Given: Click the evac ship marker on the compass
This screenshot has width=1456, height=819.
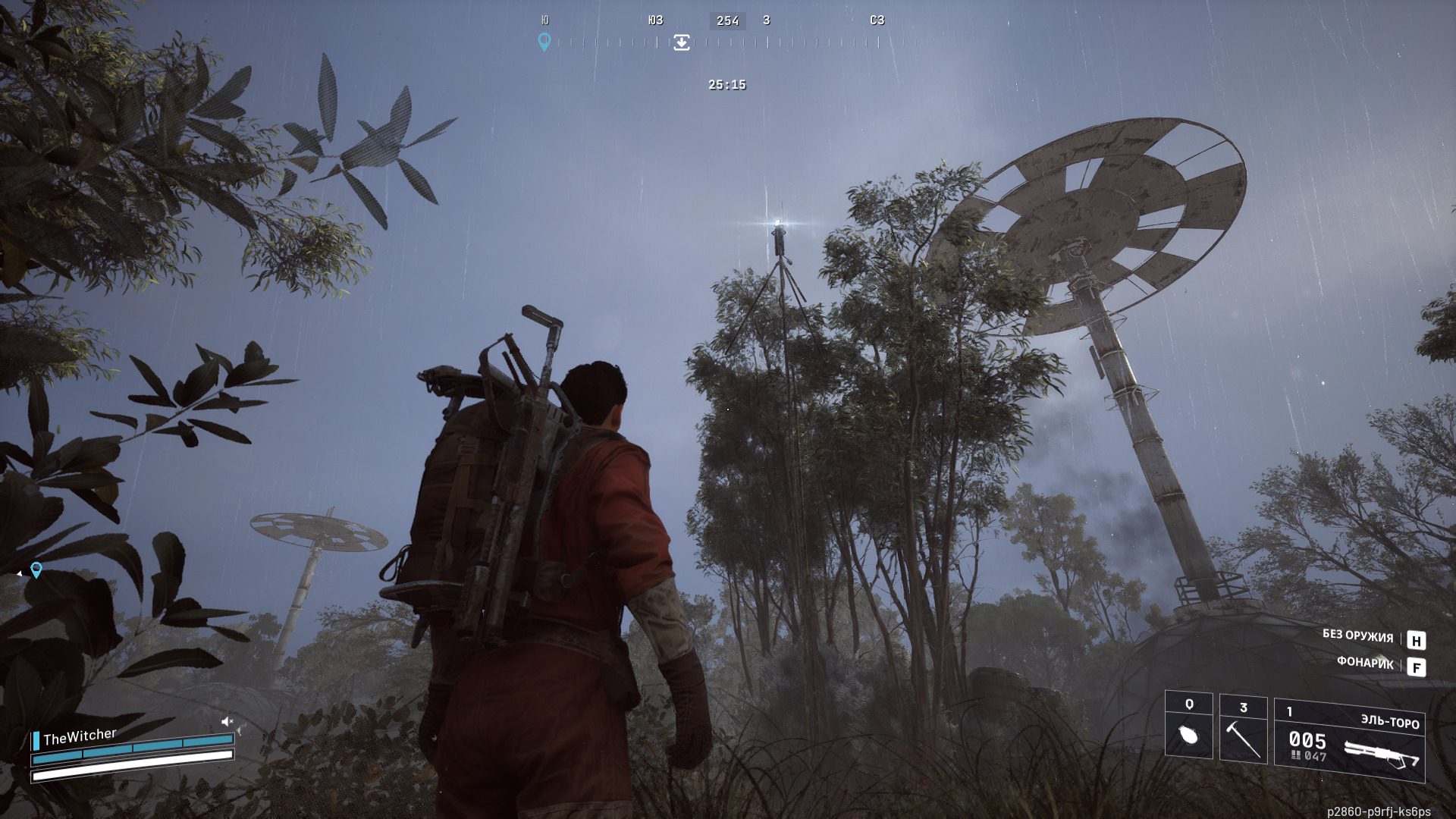Looking at the screenshot, I should coord(682,42).
